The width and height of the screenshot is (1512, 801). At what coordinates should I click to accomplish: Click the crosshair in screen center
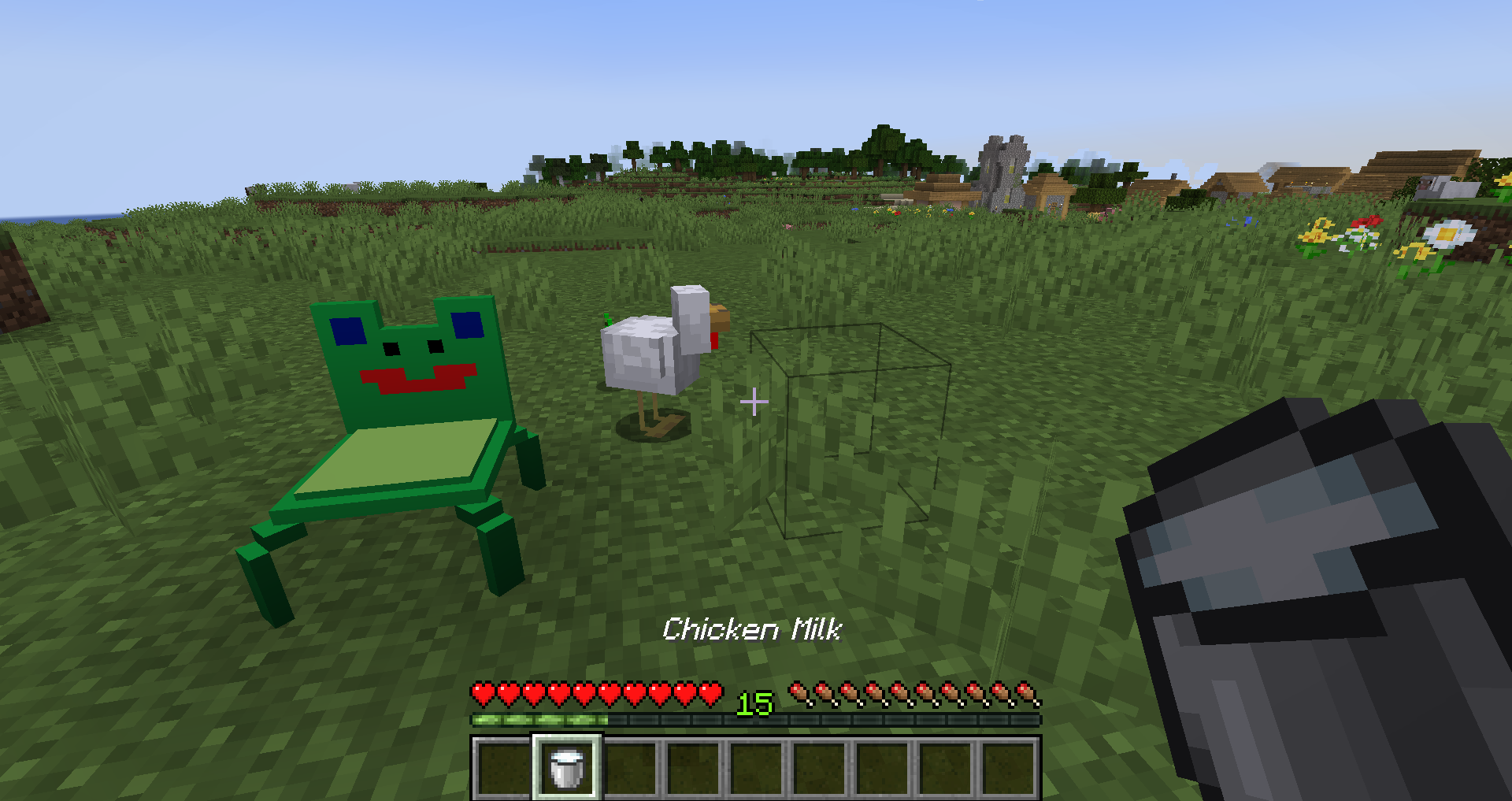click(754, 402)
